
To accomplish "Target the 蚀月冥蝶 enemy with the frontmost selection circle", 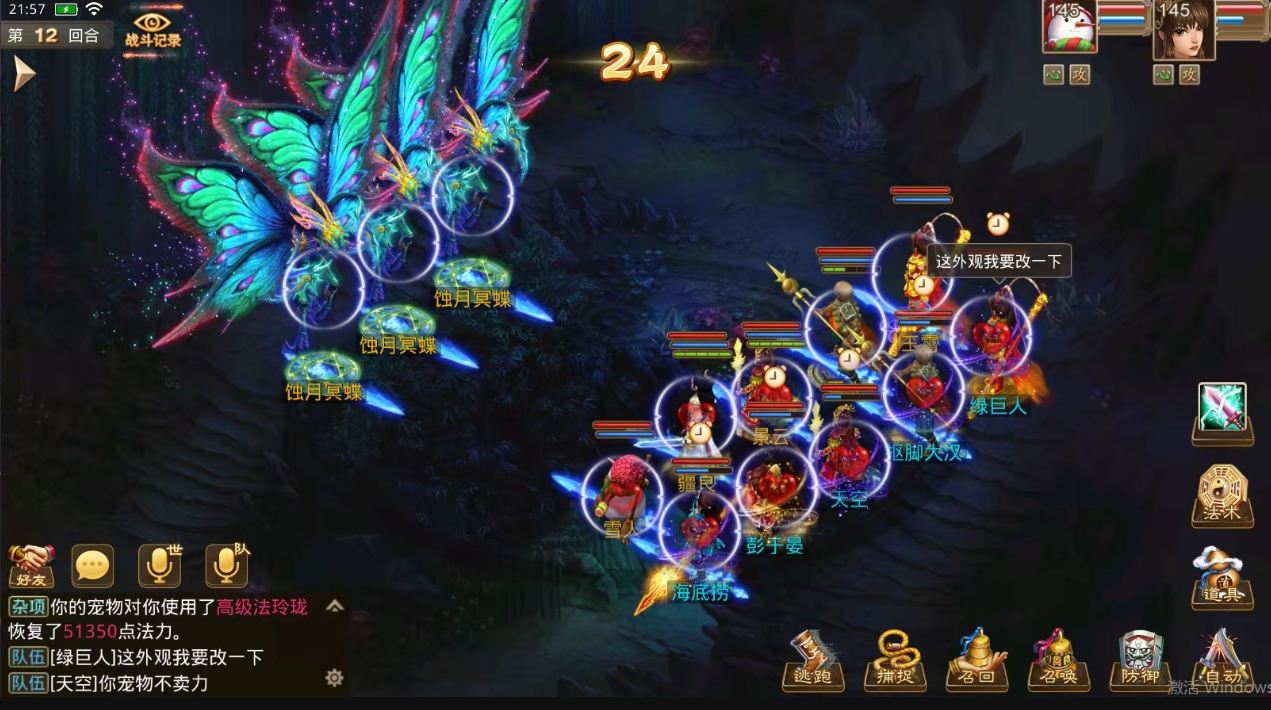I will pos(324,288).
